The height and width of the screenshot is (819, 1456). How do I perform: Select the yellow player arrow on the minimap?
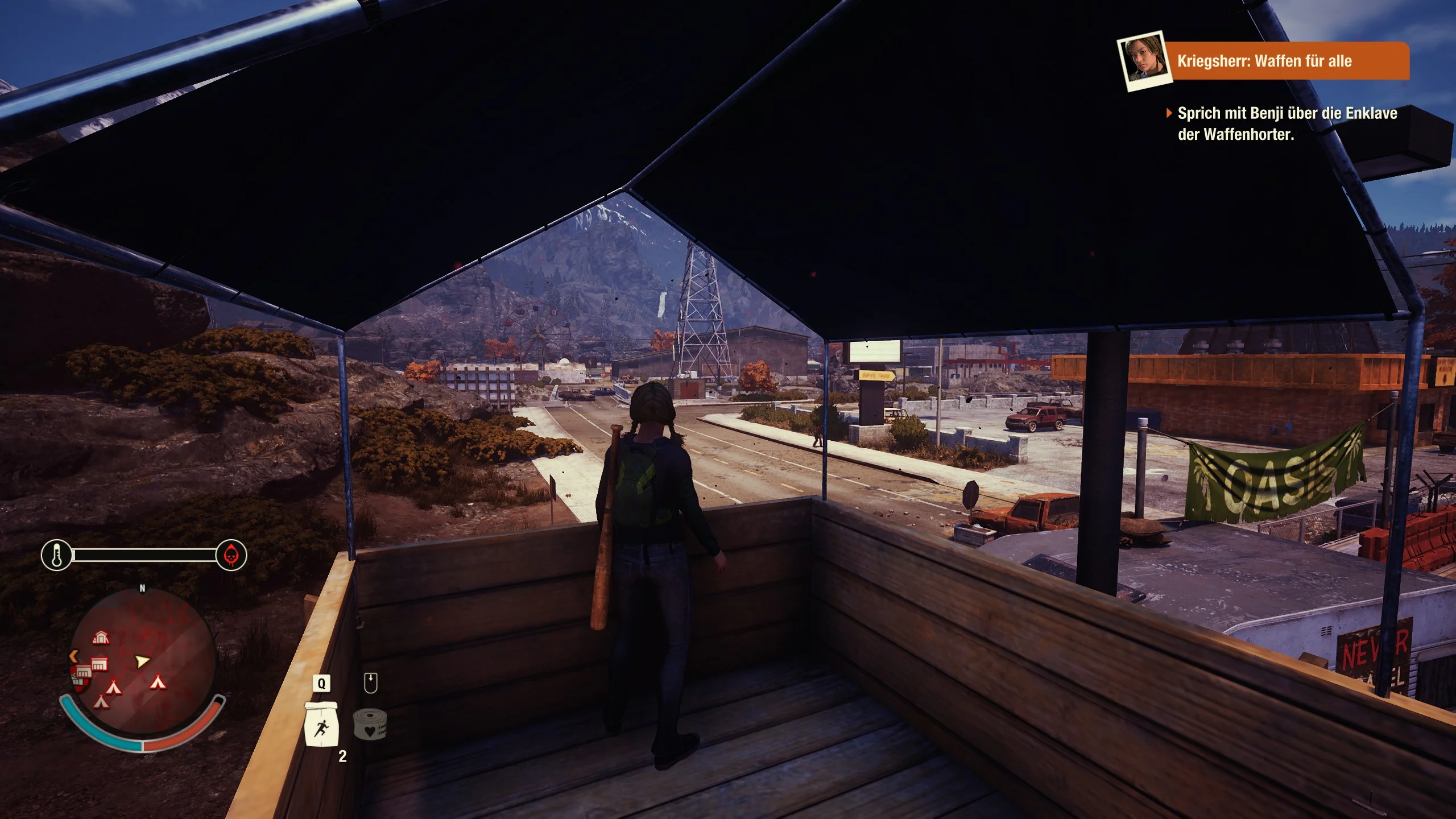[x=142, y=661]
